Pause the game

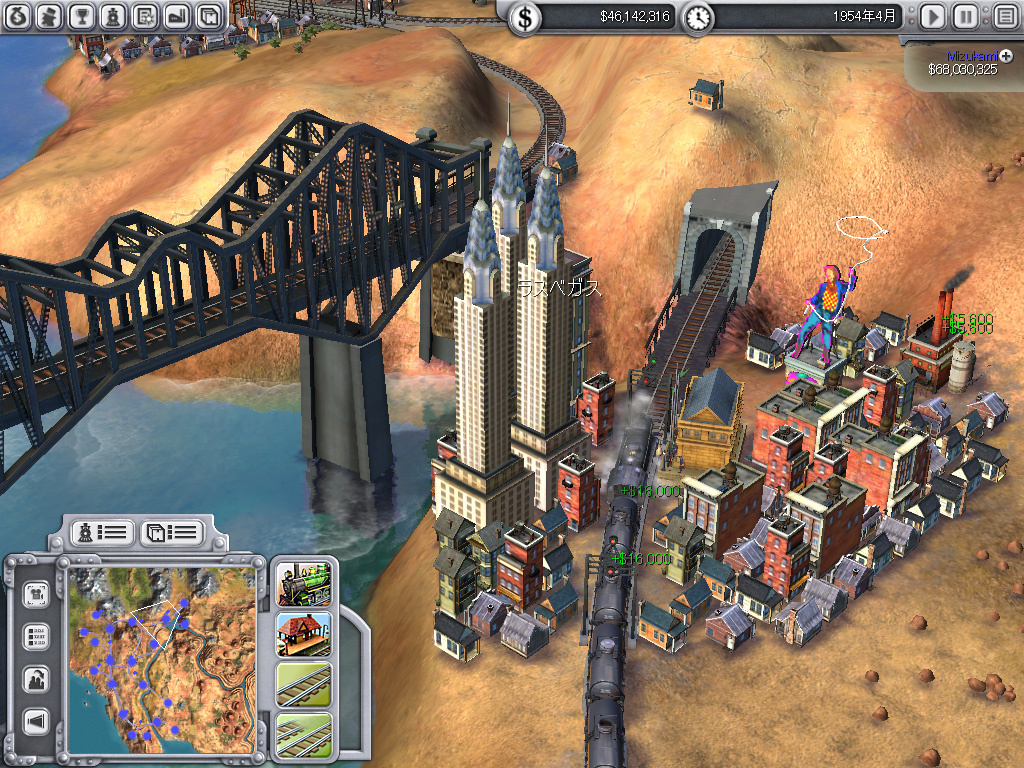click(x=965, y=17)
